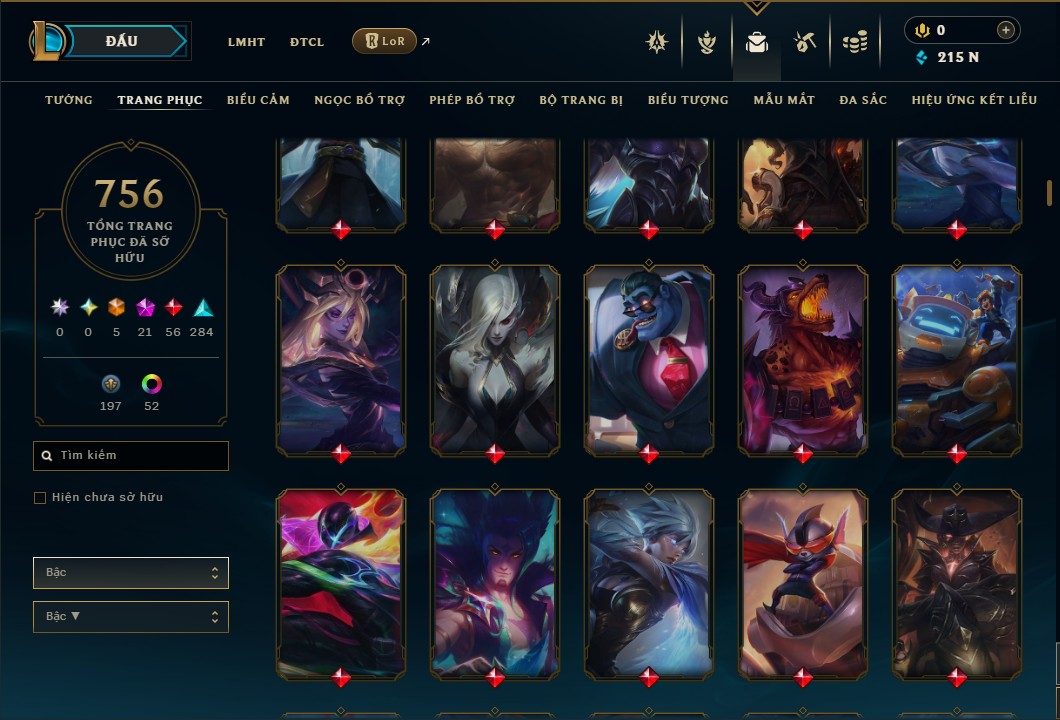
Task: Open the BIỂU TƯỢNG tab
Action: (688, 100)
